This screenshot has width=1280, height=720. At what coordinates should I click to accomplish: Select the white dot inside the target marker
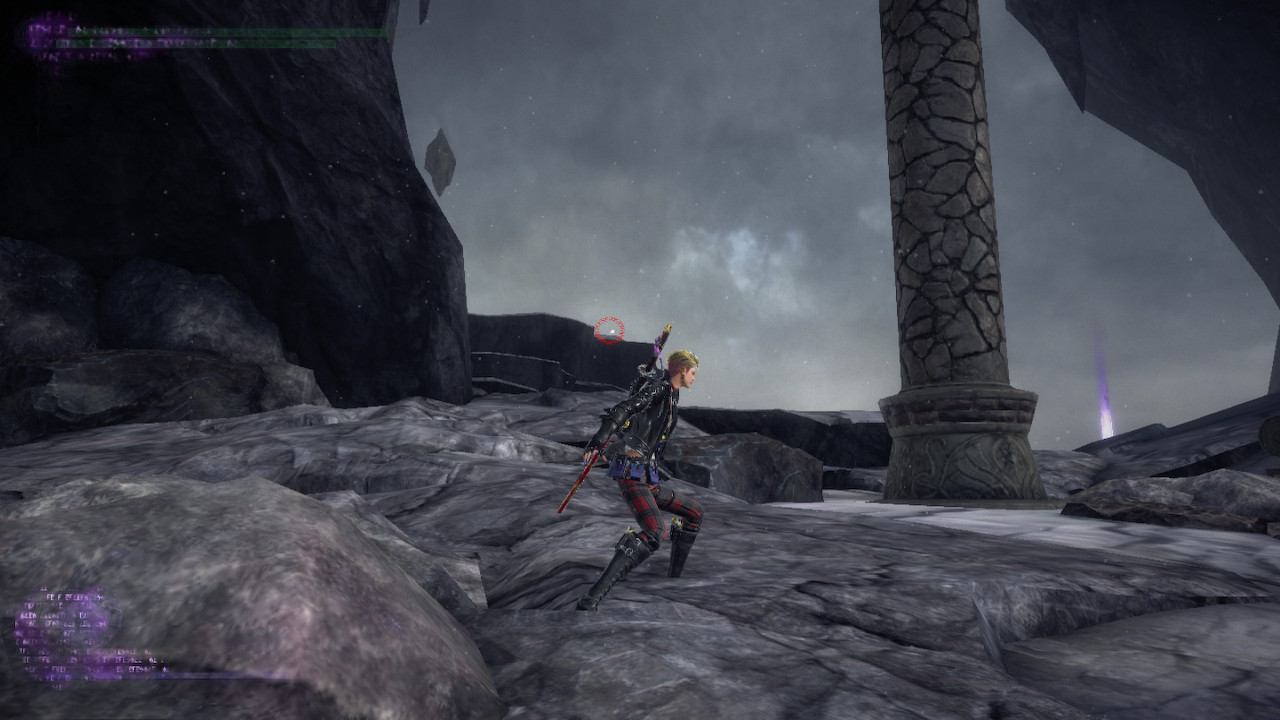pyautogui.click(x=610, y=331)
